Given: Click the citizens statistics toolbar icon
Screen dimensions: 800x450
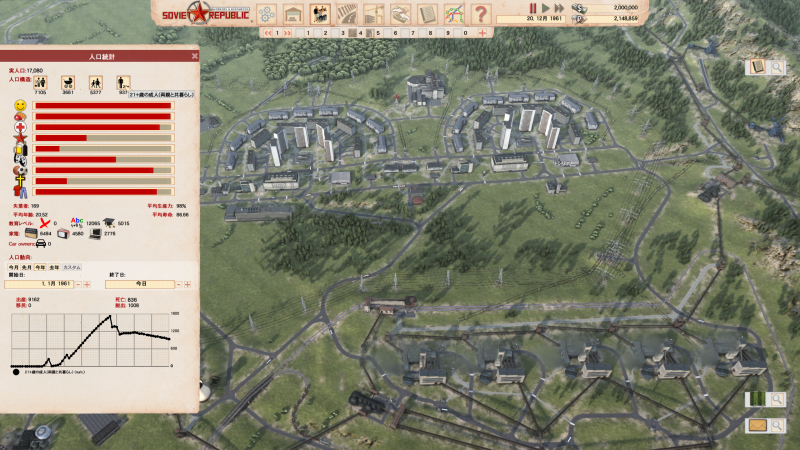Looking at the screenshot, I should click(321, 14).
